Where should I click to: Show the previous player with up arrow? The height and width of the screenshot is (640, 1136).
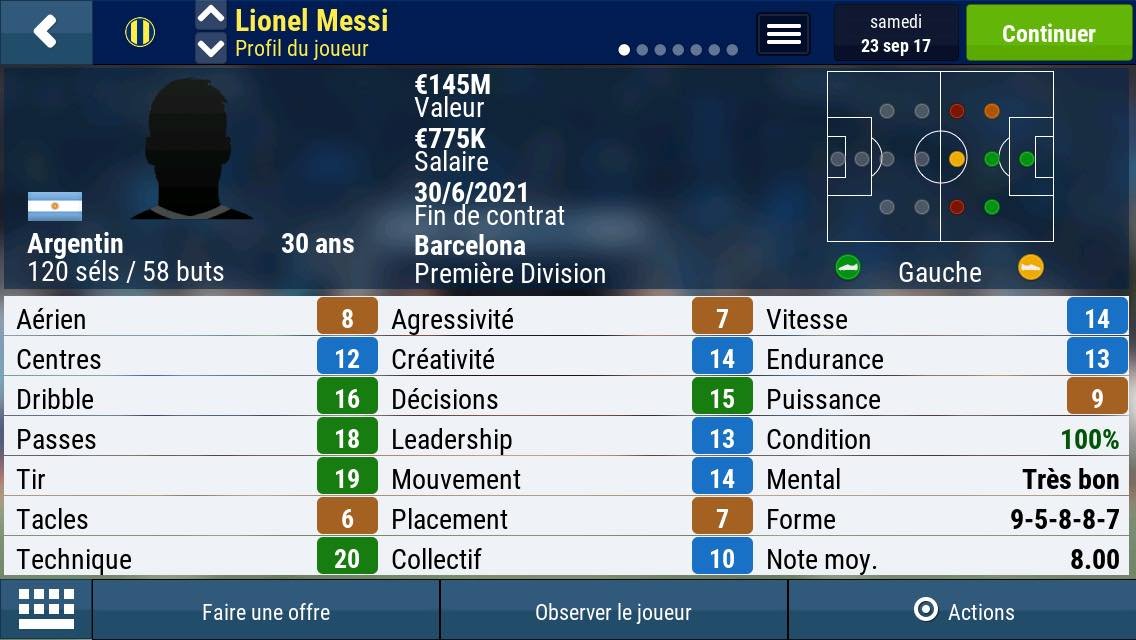pyautogui.click(x=210, y=16)
